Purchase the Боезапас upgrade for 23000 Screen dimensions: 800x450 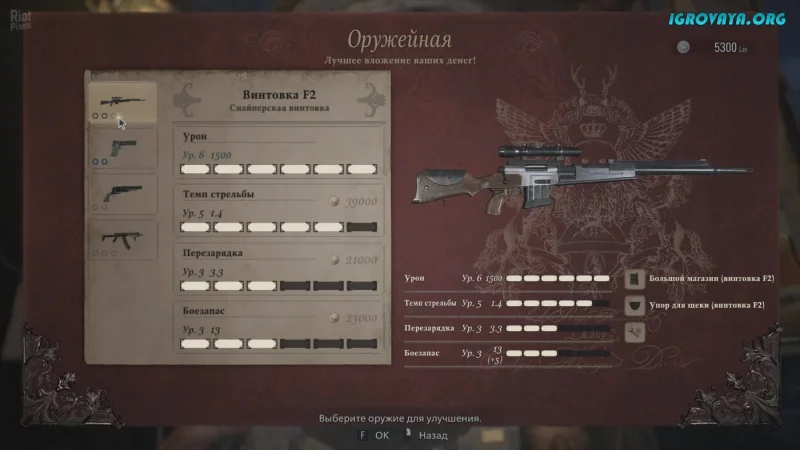[280, 327]
